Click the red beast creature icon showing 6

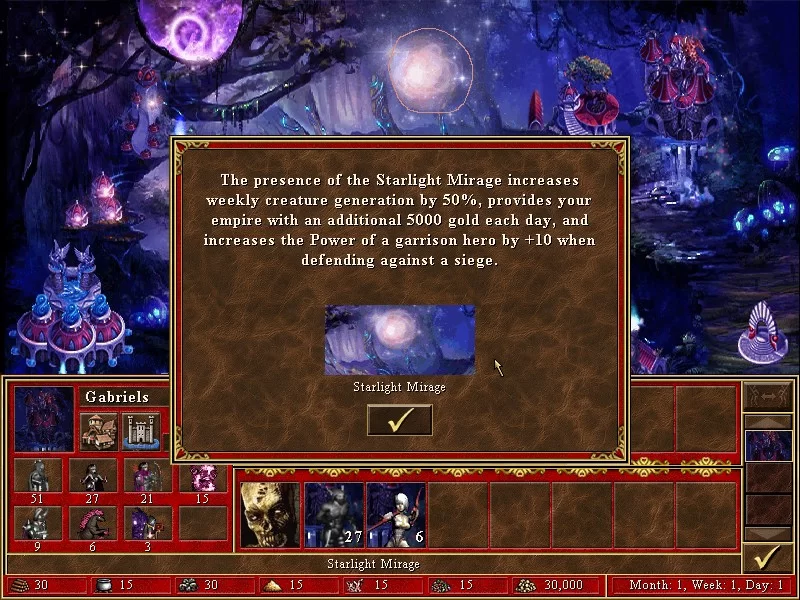93,523
